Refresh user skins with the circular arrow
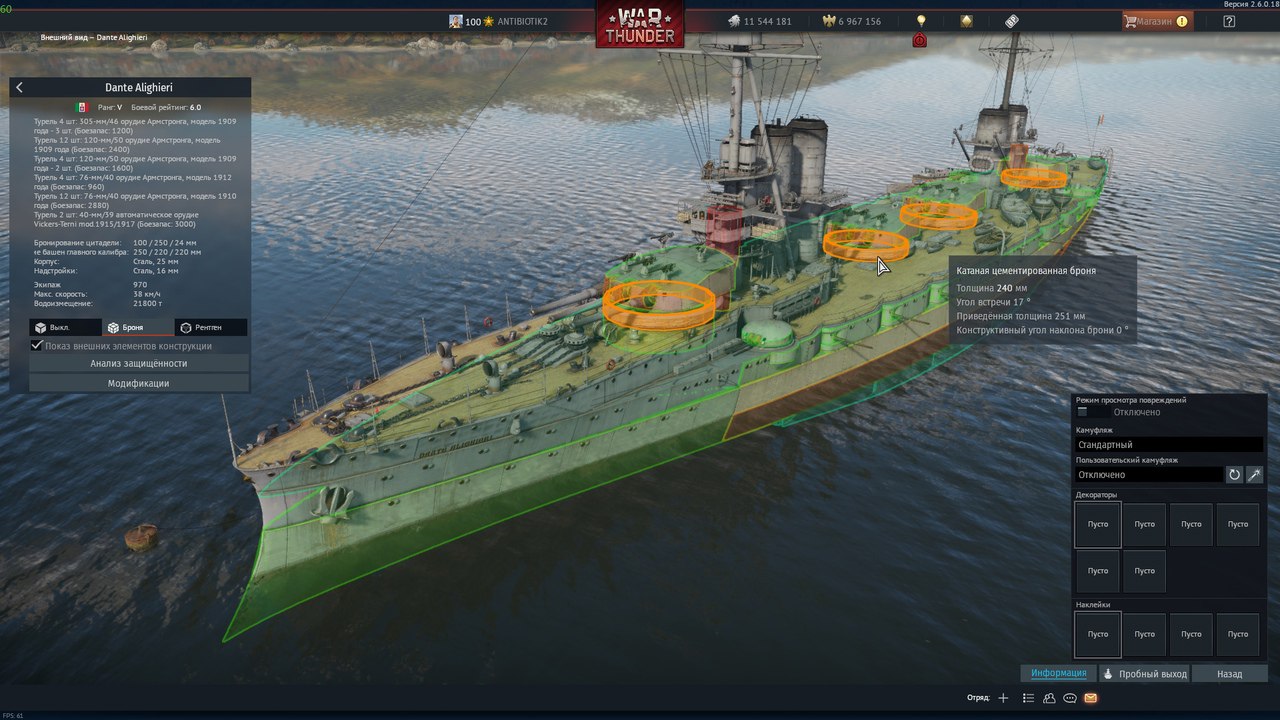Image resolution: width=1280 pixels, height=720 pixels. pyautogui.click(x=1234, y=475)
